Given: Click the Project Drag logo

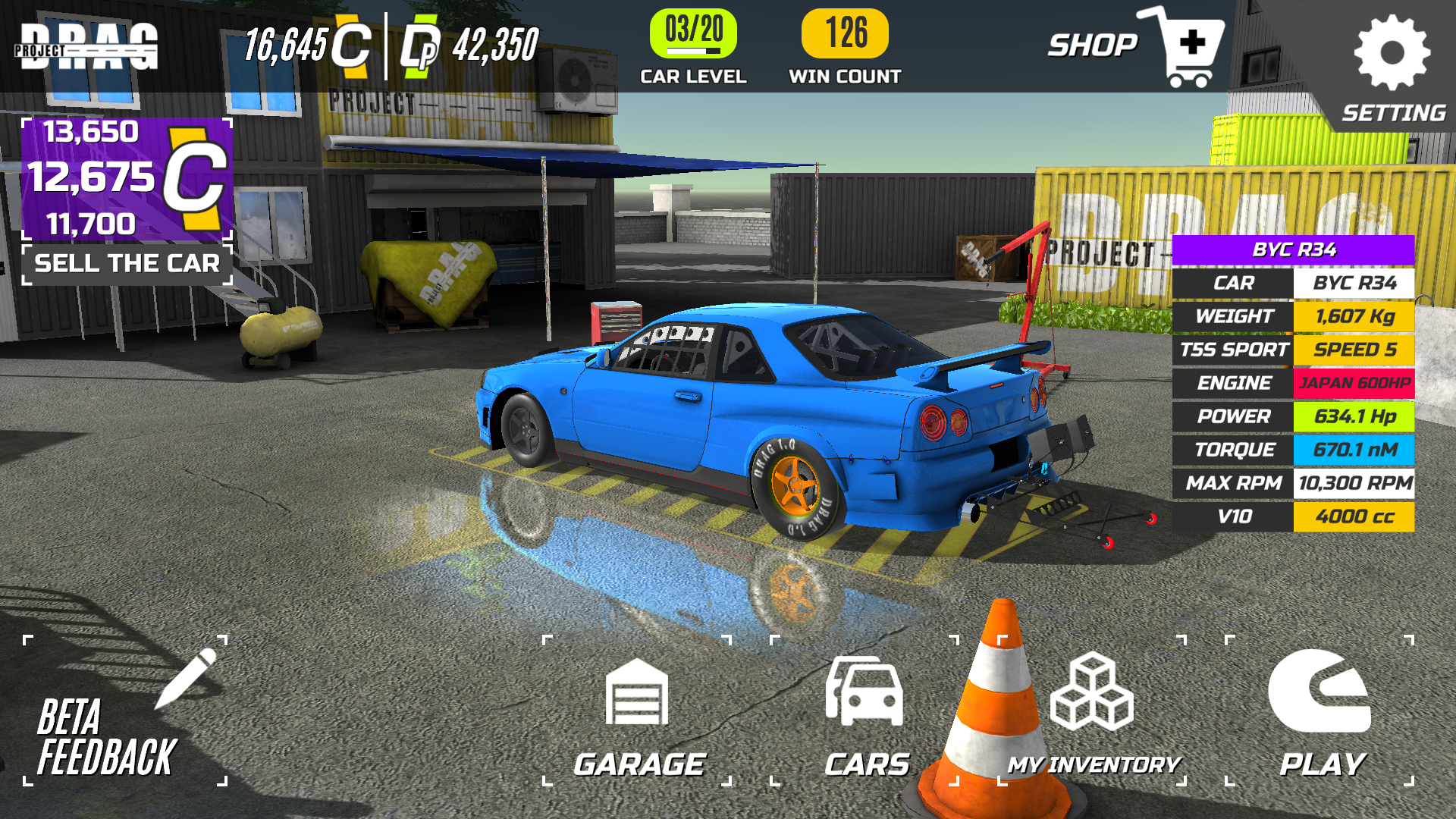Looking at the screenshot, I should [x=87, y=47].
